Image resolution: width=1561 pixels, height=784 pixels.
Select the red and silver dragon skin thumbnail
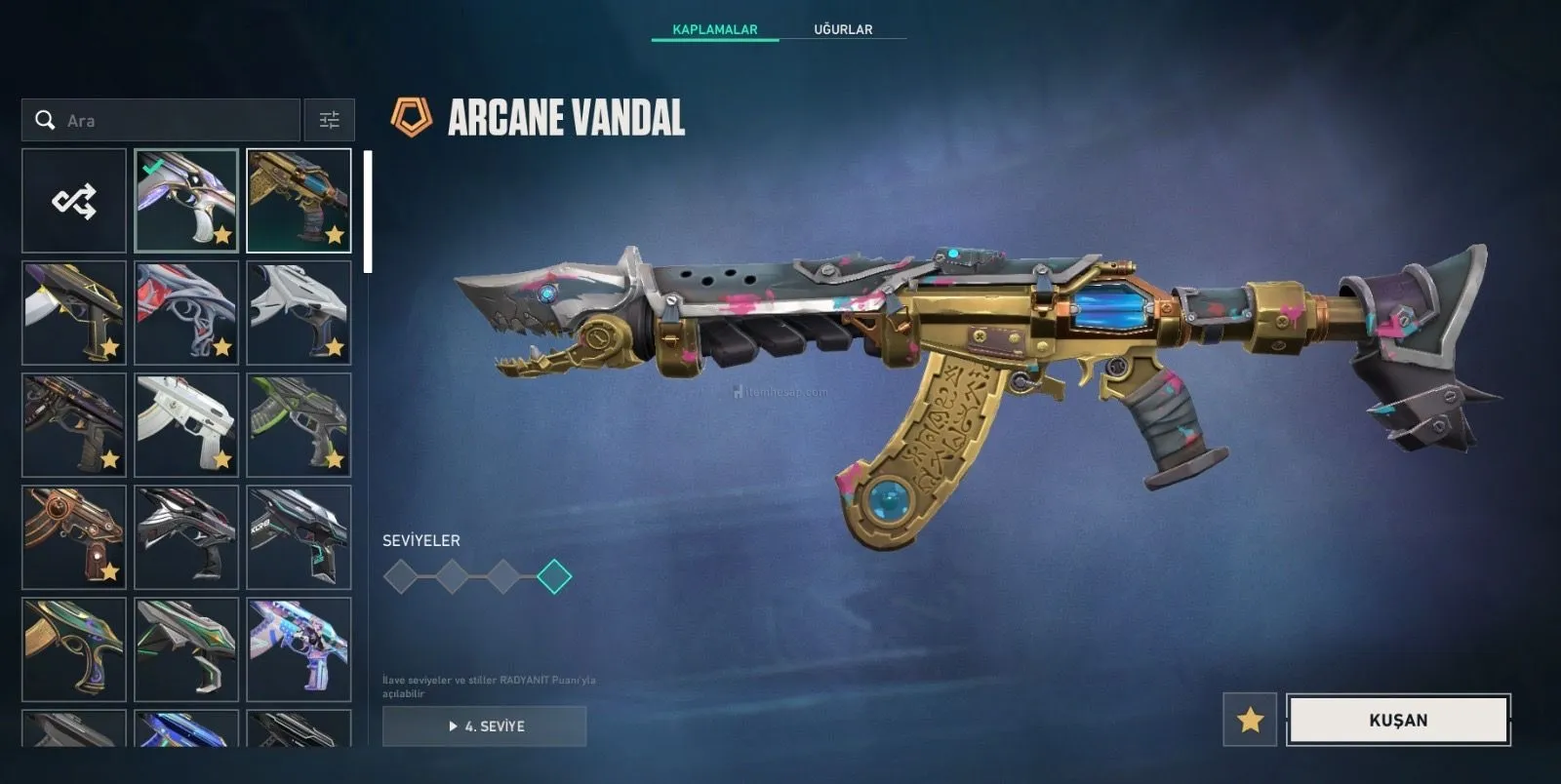186,313
